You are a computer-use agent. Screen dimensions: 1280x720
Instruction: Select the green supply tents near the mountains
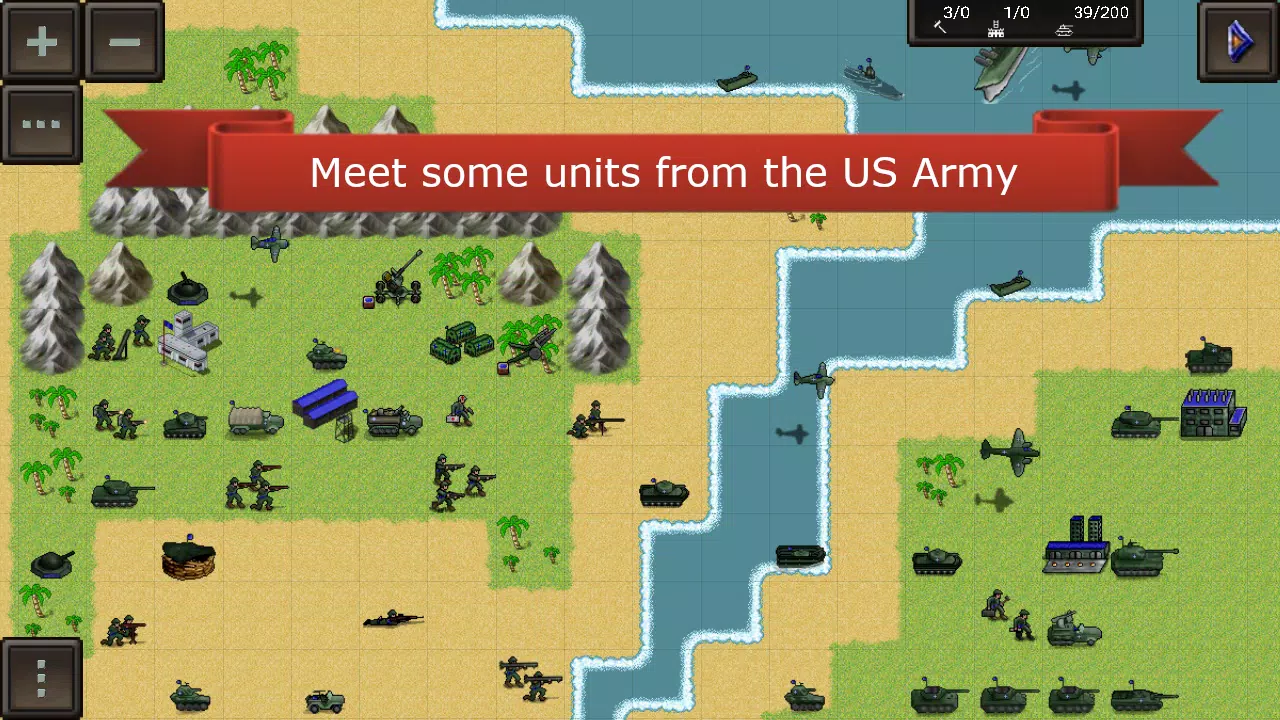tap(455, 345)
